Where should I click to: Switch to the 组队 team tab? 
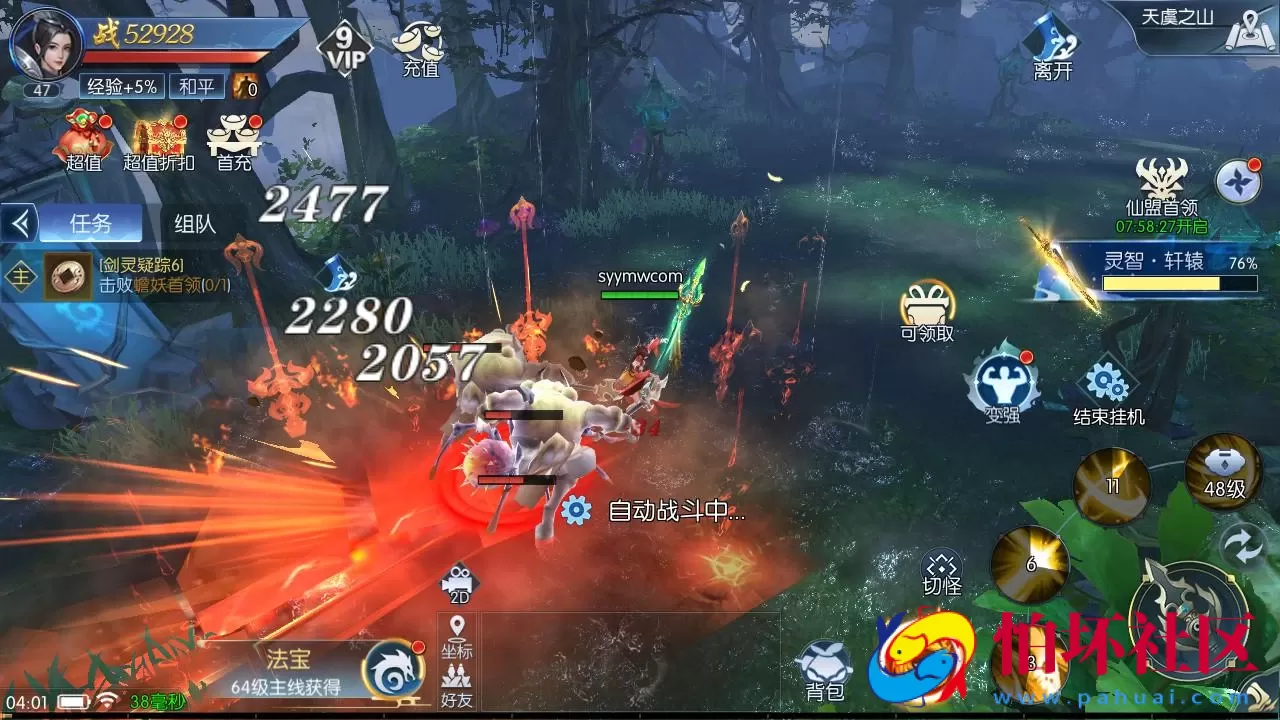194,222
